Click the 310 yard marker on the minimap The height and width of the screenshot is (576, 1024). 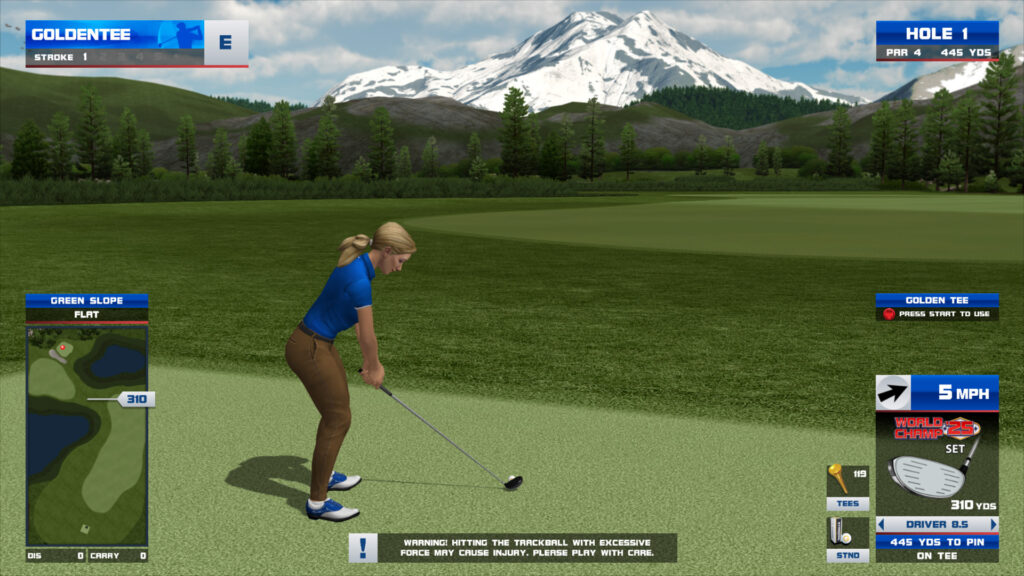point(135,399)
